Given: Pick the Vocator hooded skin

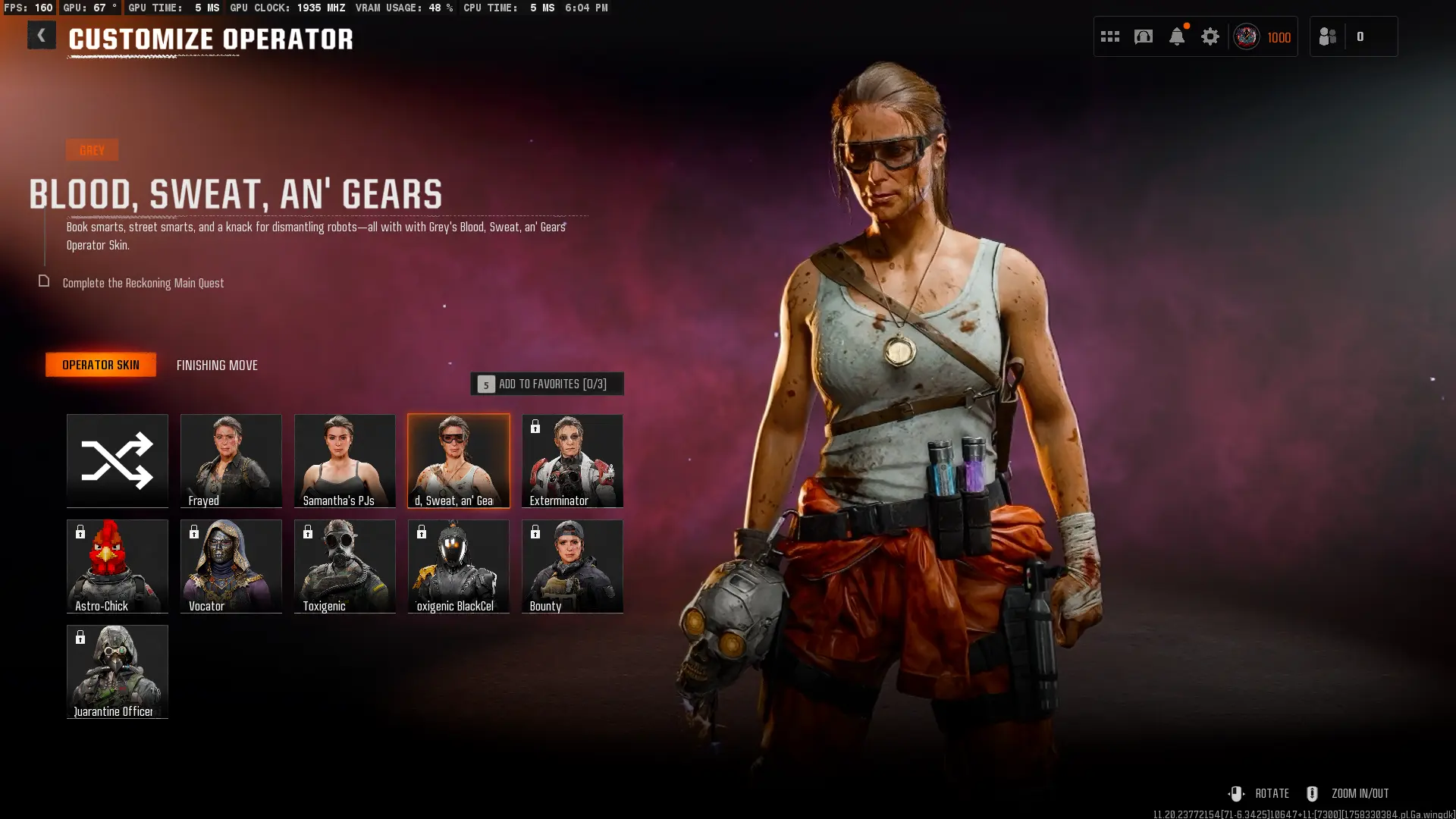Looking at the screenshot, I should coord(231,566).
